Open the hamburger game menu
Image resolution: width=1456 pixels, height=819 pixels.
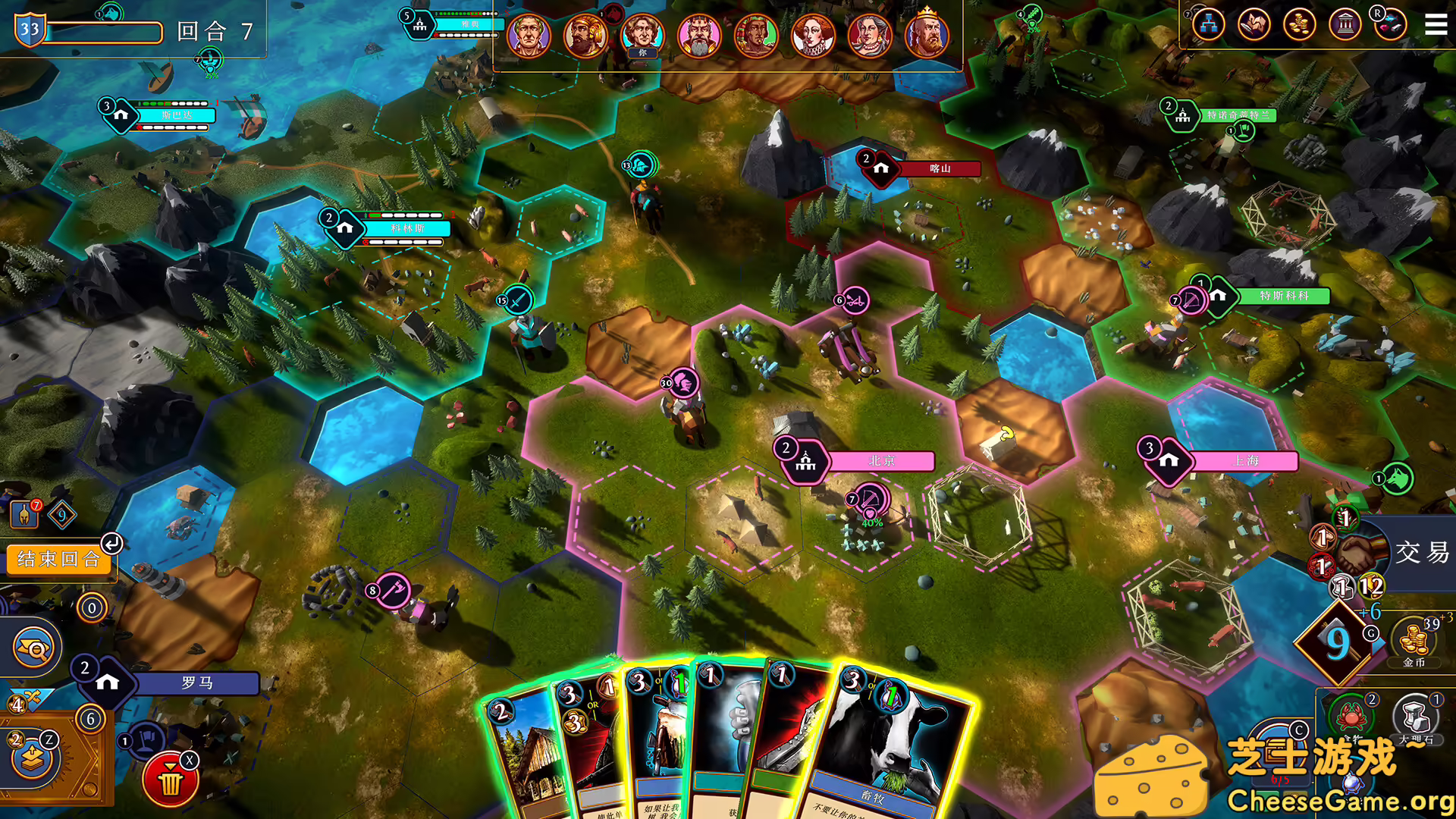click(x=1436, y=25)
